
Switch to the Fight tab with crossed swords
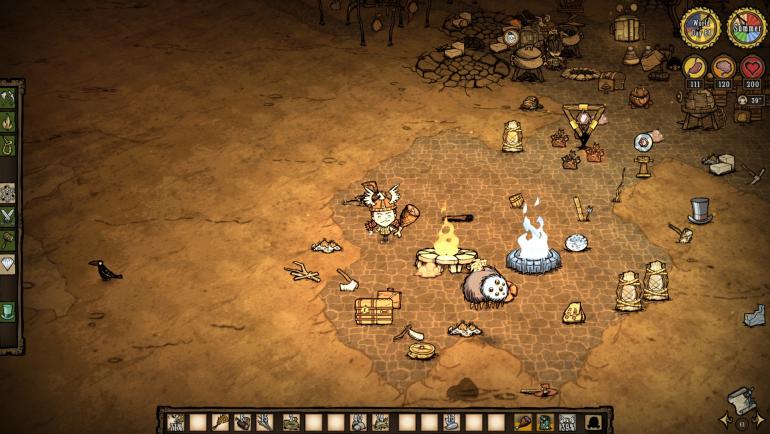click(9, 214)
